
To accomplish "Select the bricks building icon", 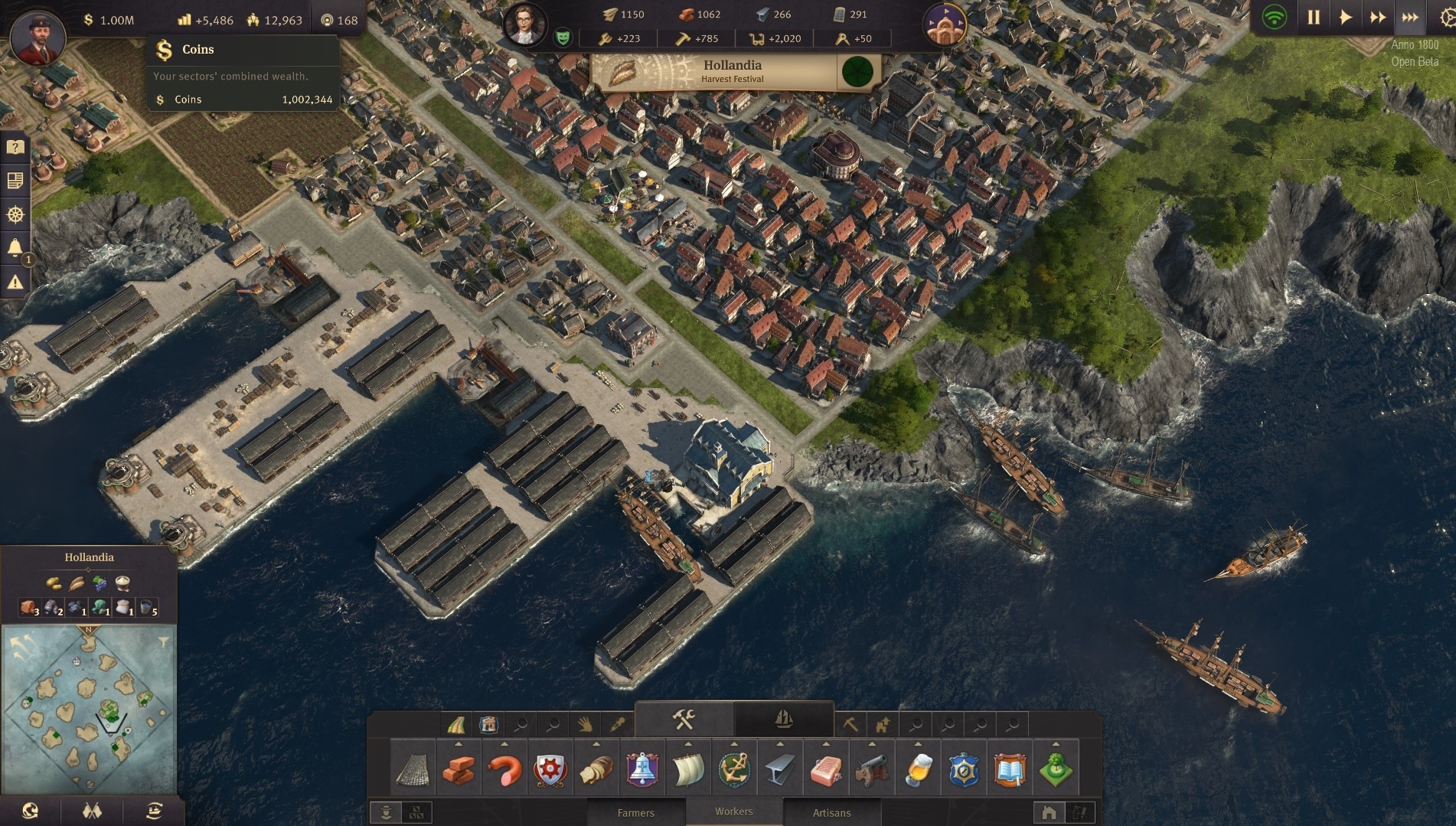I will point(458,769).
